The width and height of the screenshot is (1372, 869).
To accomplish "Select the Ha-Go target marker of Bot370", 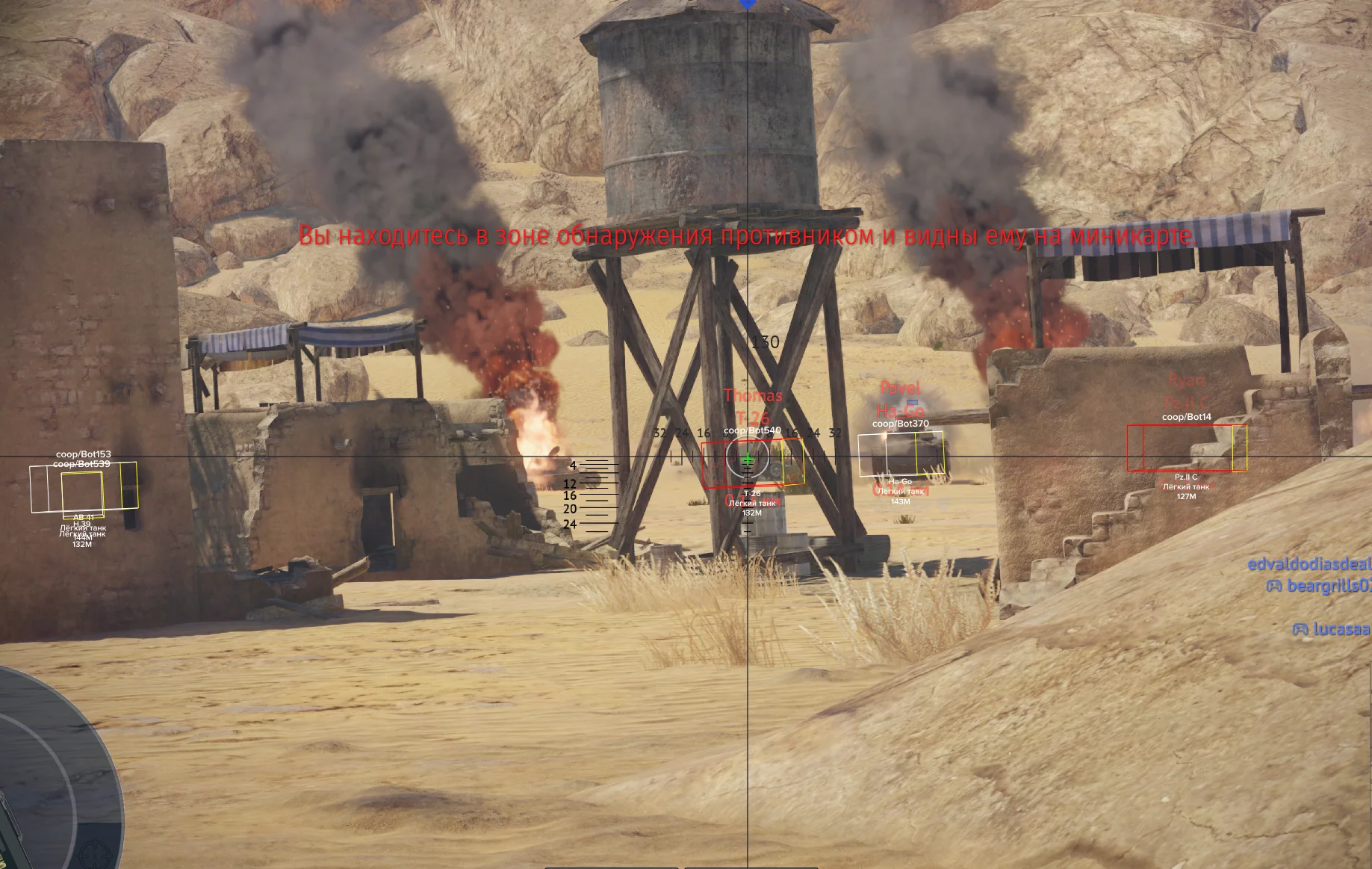I will pos(901,454).
